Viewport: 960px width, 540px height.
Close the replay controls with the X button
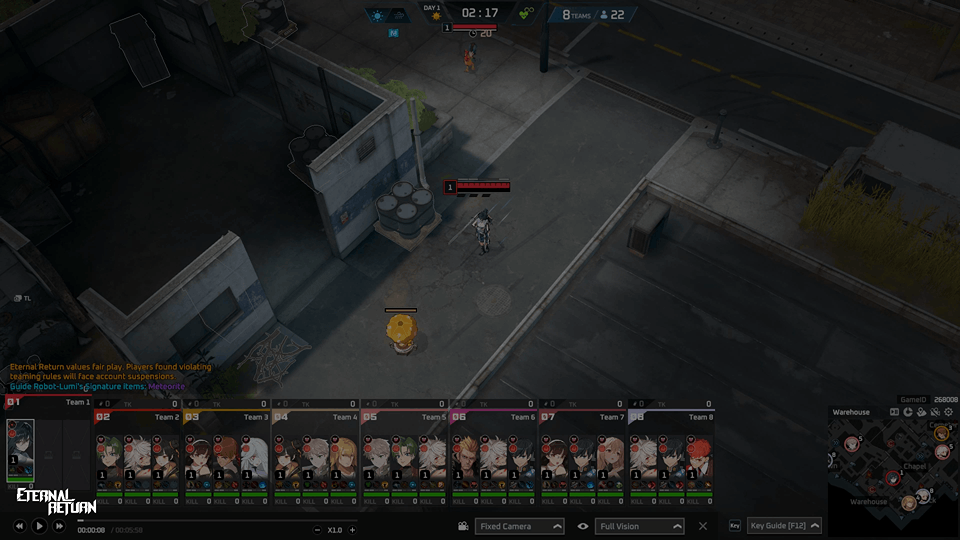(x=703, y=526)
